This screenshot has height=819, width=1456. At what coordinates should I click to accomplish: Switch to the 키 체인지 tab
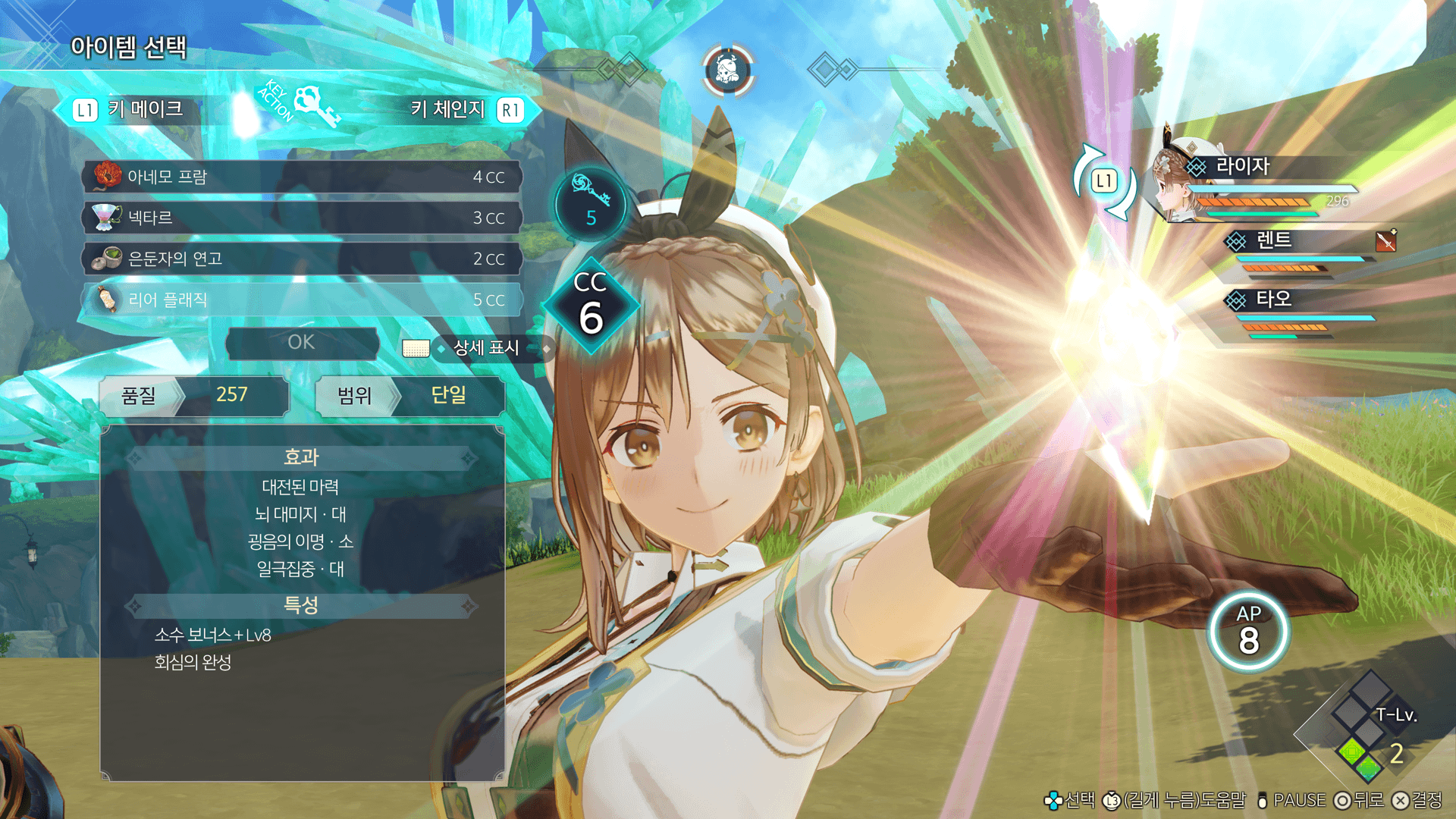[x=464, y=110]
